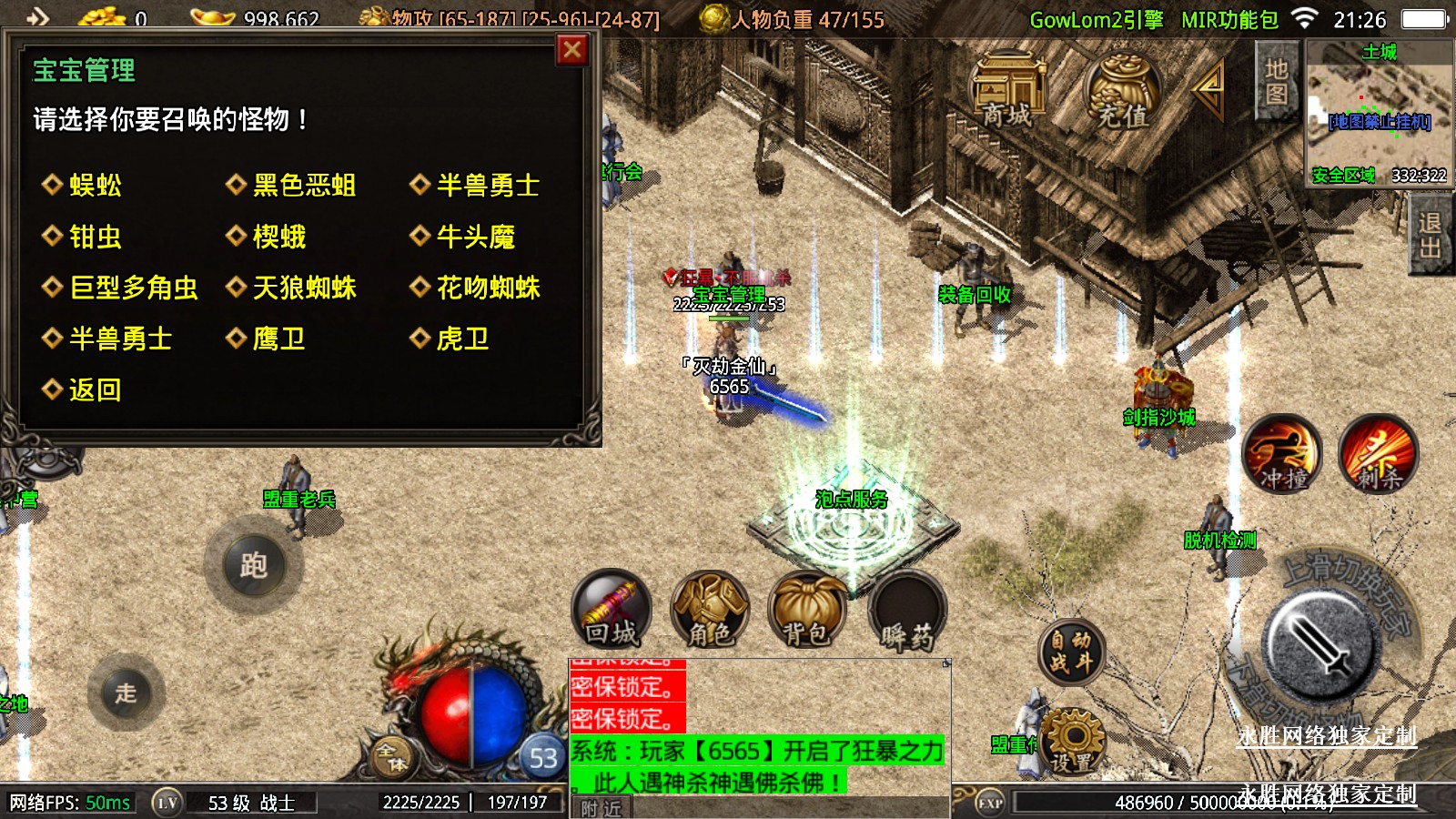Open the 地图 map button
Screen dimensions: 1456x819
1276,82
